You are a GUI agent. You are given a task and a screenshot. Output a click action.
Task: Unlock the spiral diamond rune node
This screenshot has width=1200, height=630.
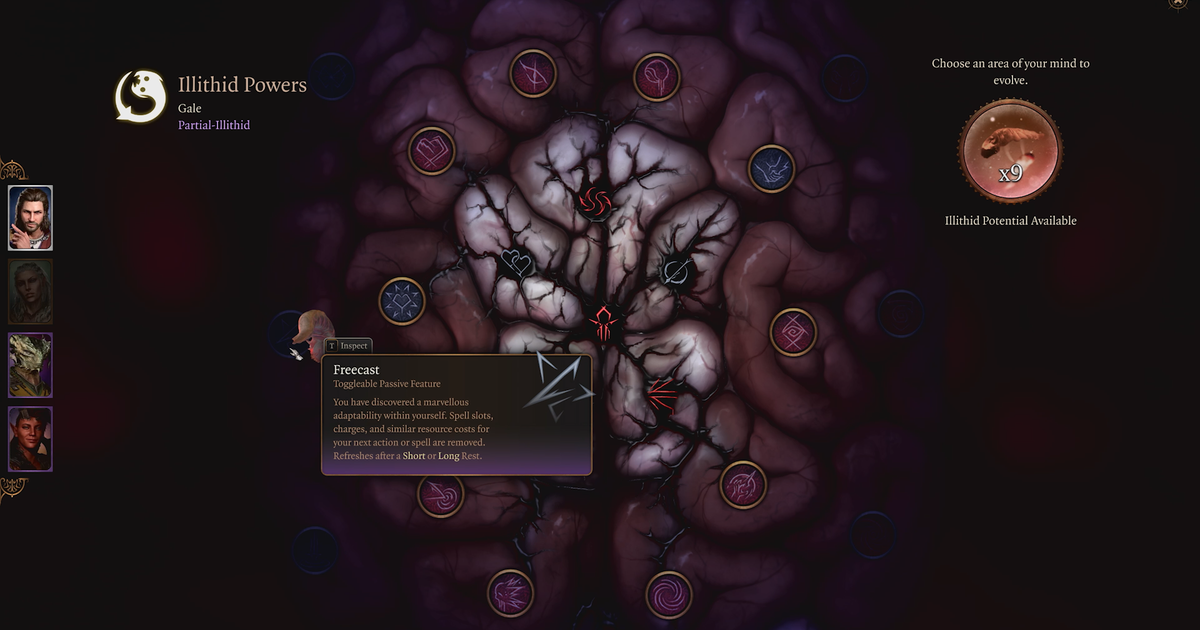(x=793, y=332)
